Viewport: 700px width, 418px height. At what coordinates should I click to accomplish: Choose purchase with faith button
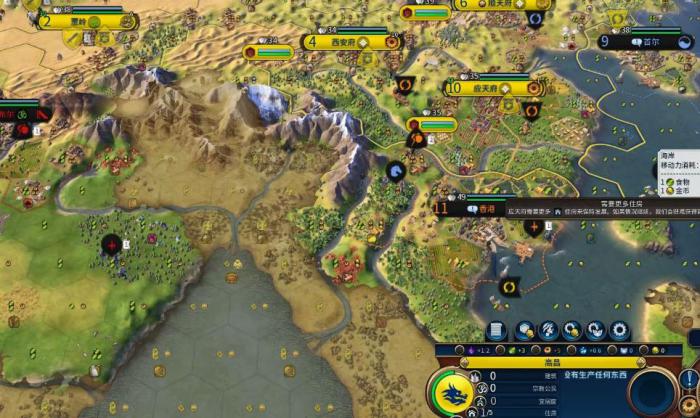point(596,330)
